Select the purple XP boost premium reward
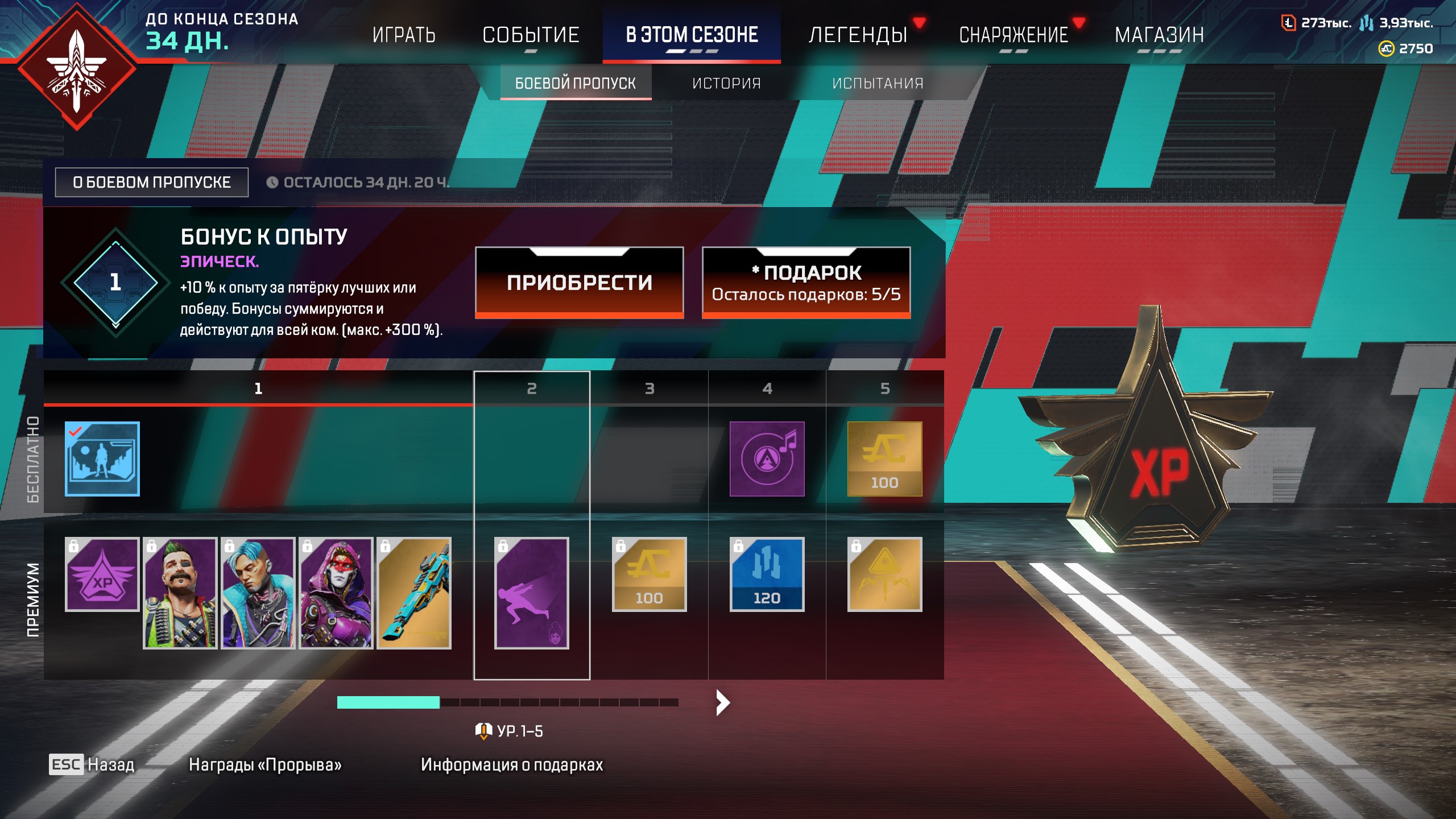 coord(102,574)
